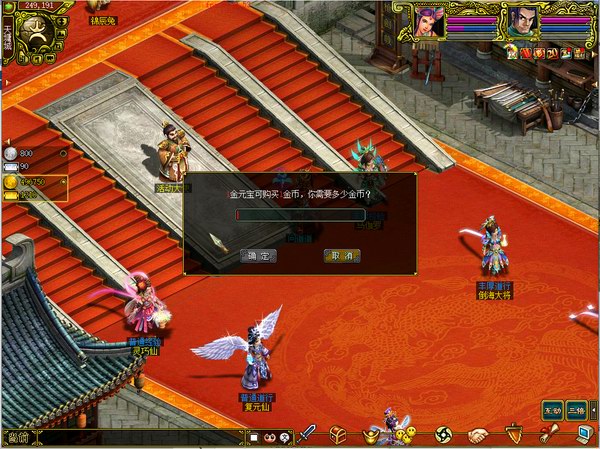Screen dimensions: 600x449
Task: Open the yellow smiley faces icon
Action: click(407, 434)
